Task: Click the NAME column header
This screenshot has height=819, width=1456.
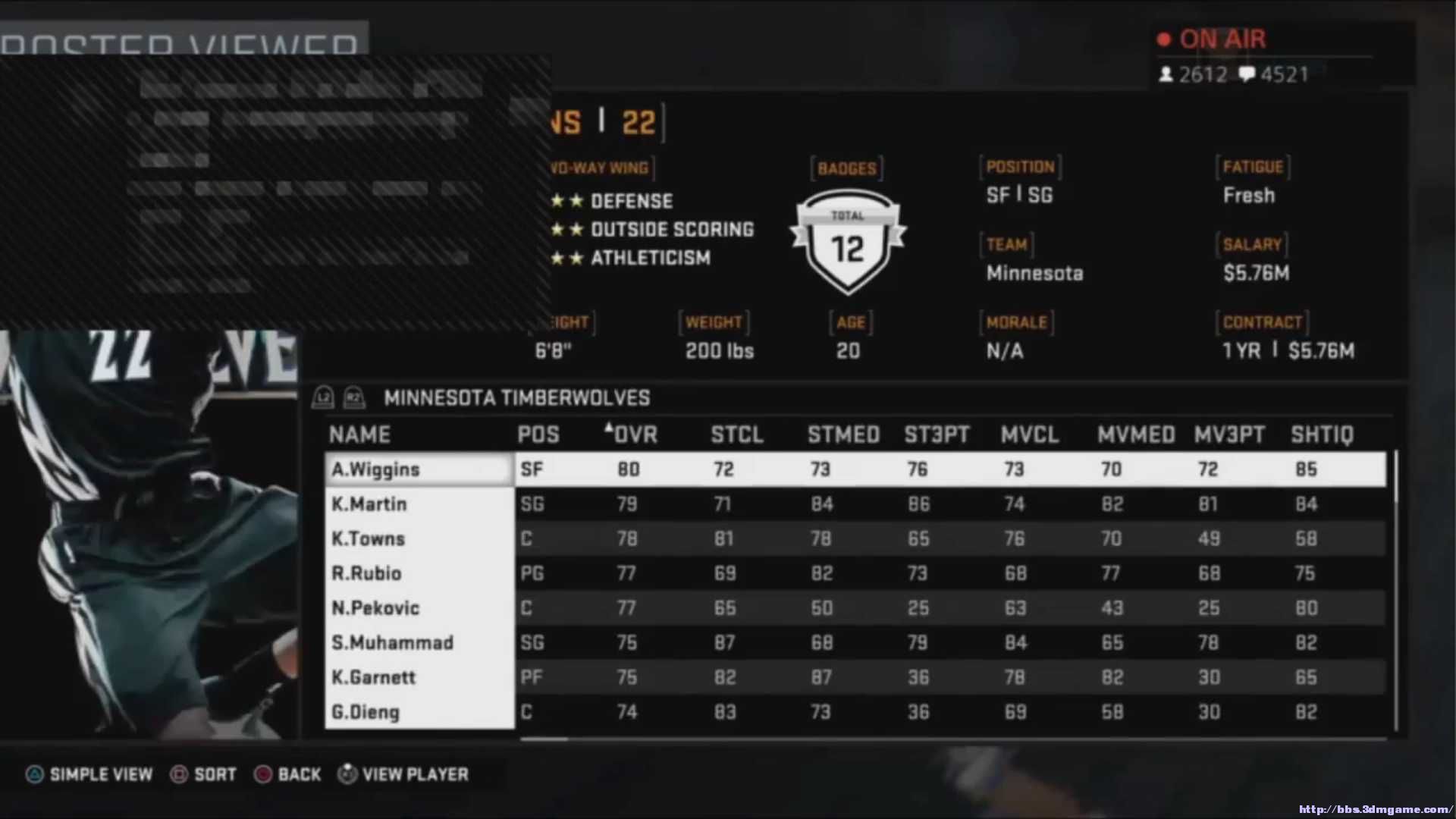Action: [x=359, y=435]
